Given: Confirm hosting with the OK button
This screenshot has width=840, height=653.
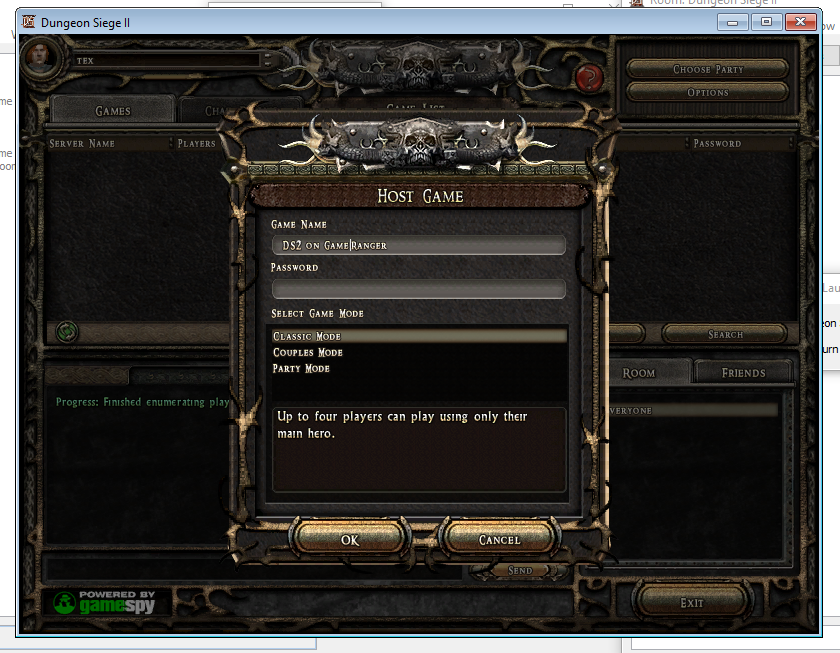Looking at the screenshot, I should click(x=349, y=539).
